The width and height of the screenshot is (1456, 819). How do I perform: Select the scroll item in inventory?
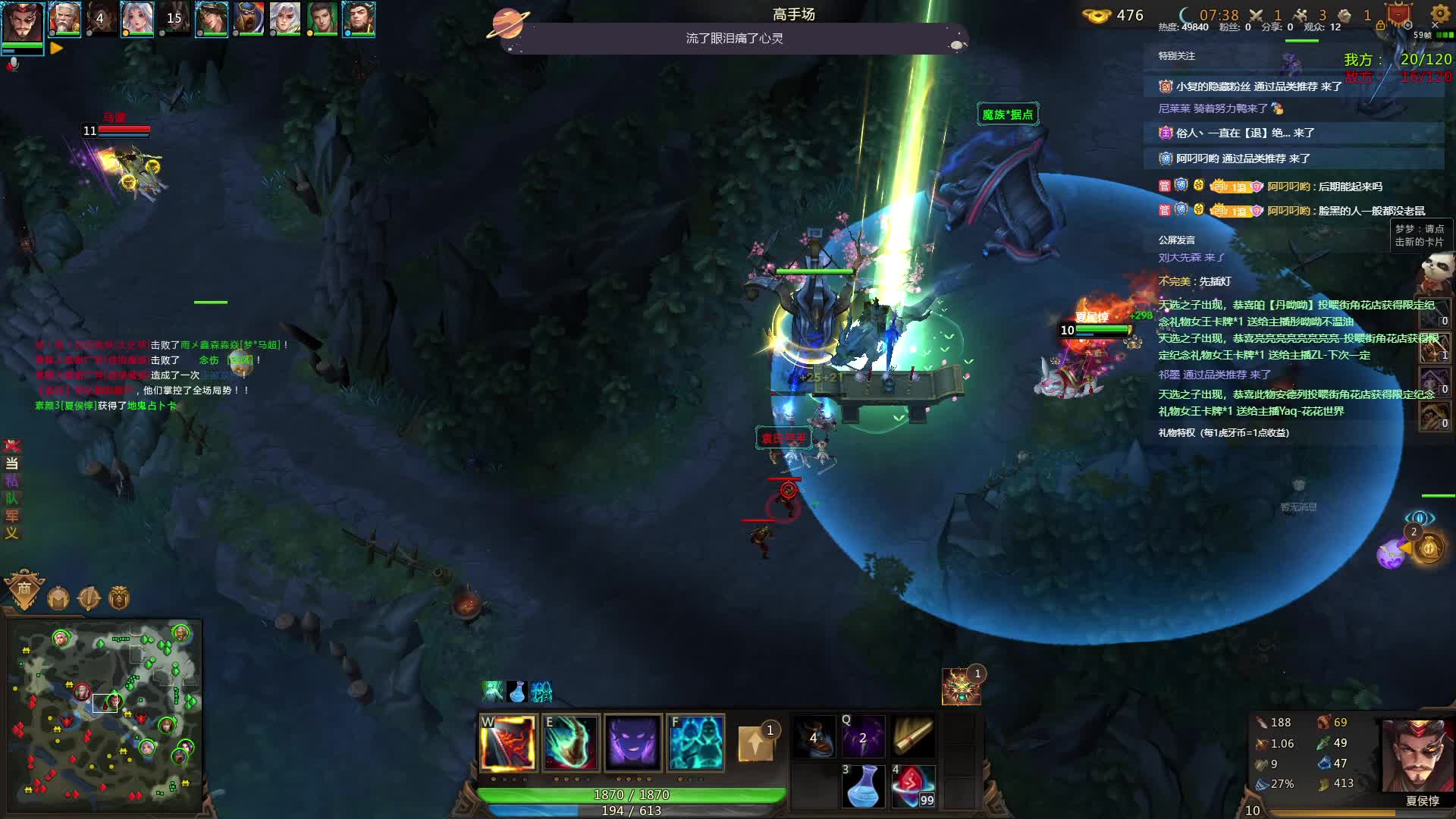click(912, 736)
